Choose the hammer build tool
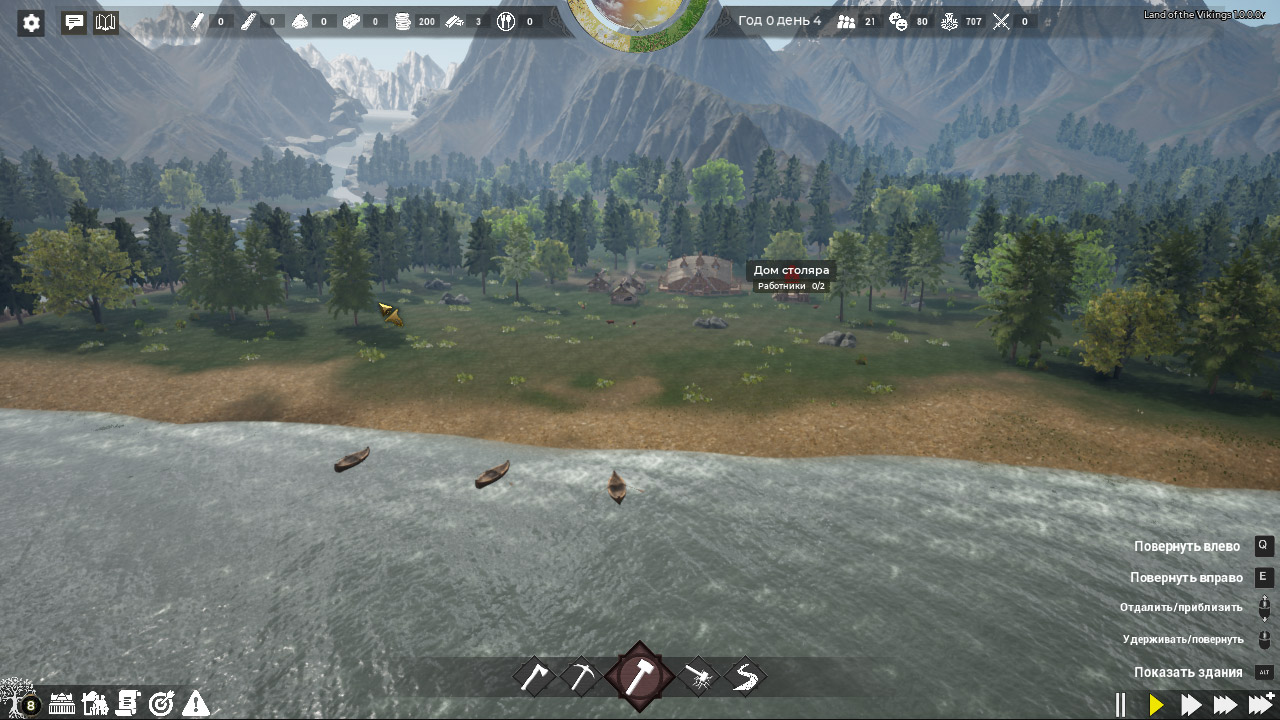The width and height of the screenshot is (1280, 720). [639, 677]
